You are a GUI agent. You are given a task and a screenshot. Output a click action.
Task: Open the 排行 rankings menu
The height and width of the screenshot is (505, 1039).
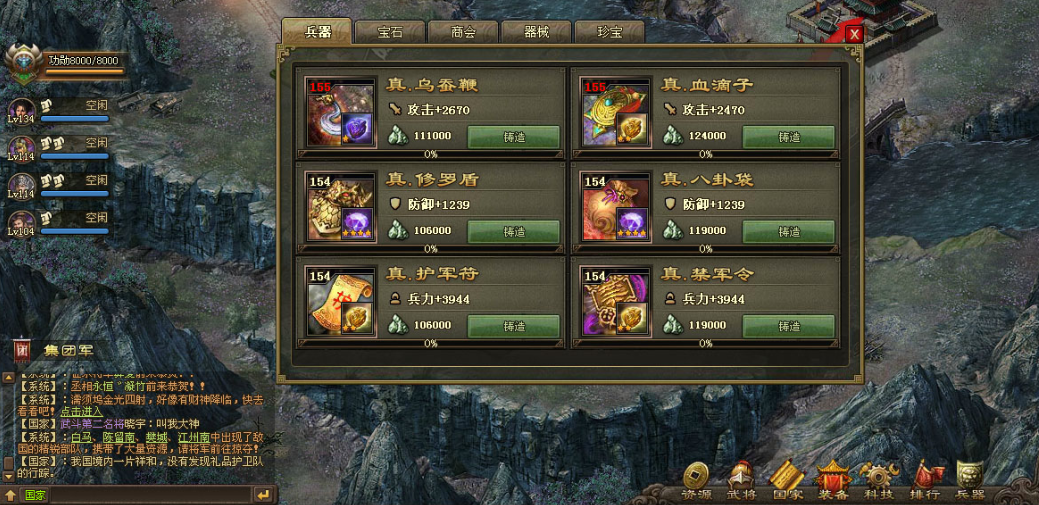click(x=923, y=480)
